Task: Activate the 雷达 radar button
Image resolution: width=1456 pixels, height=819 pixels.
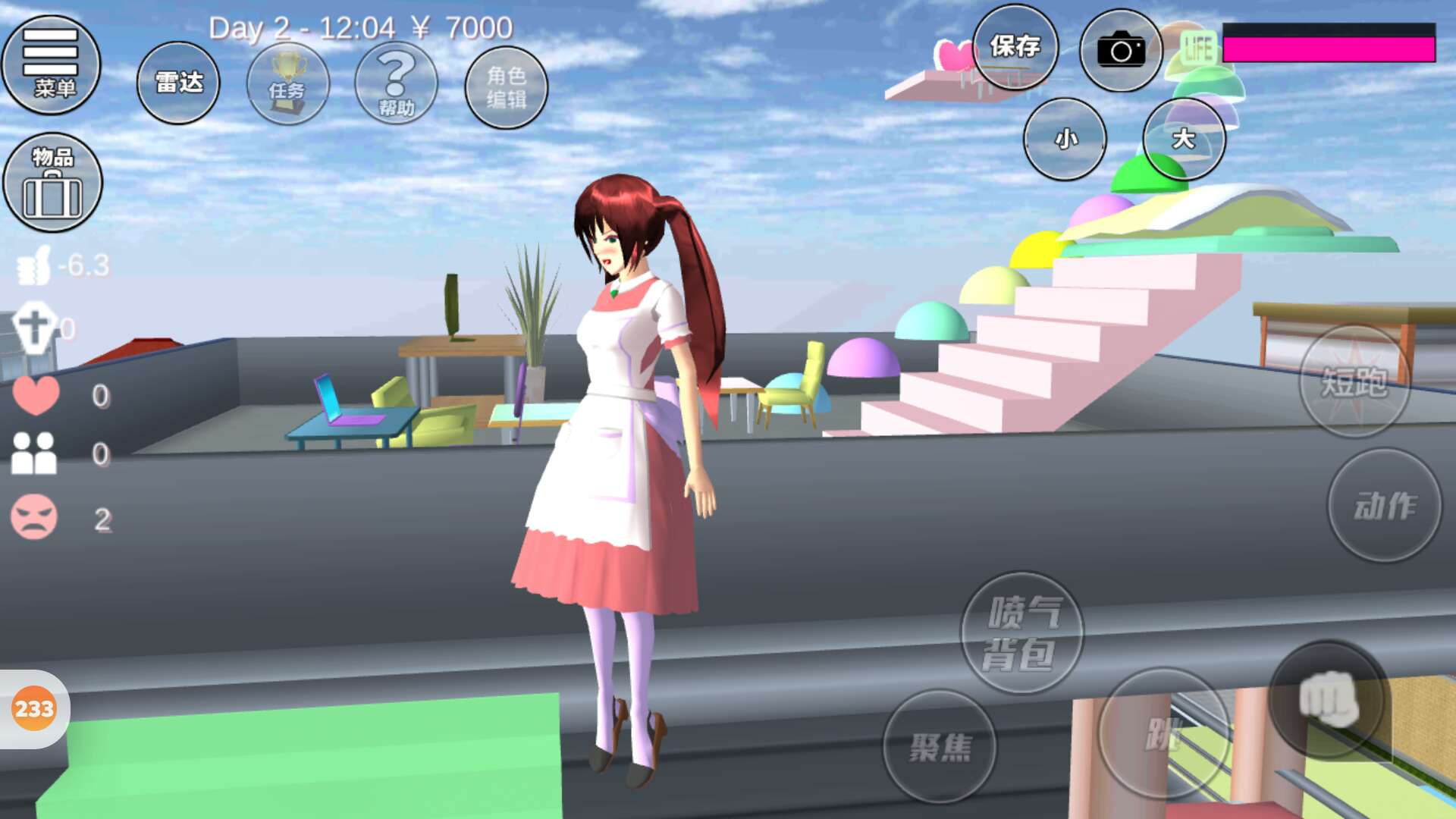Action: 178,83
